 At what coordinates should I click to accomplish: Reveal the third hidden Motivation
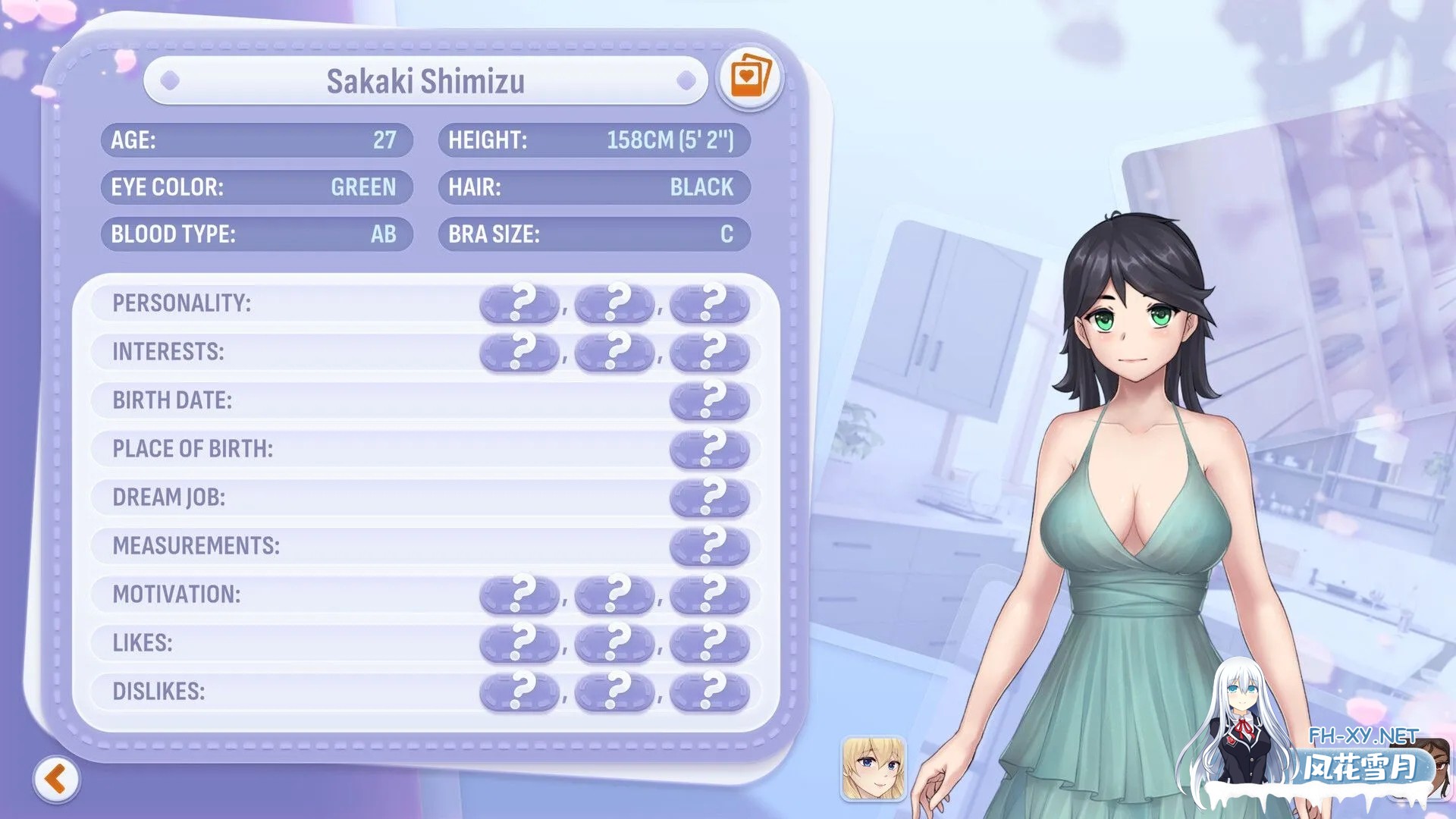point(710,595)
